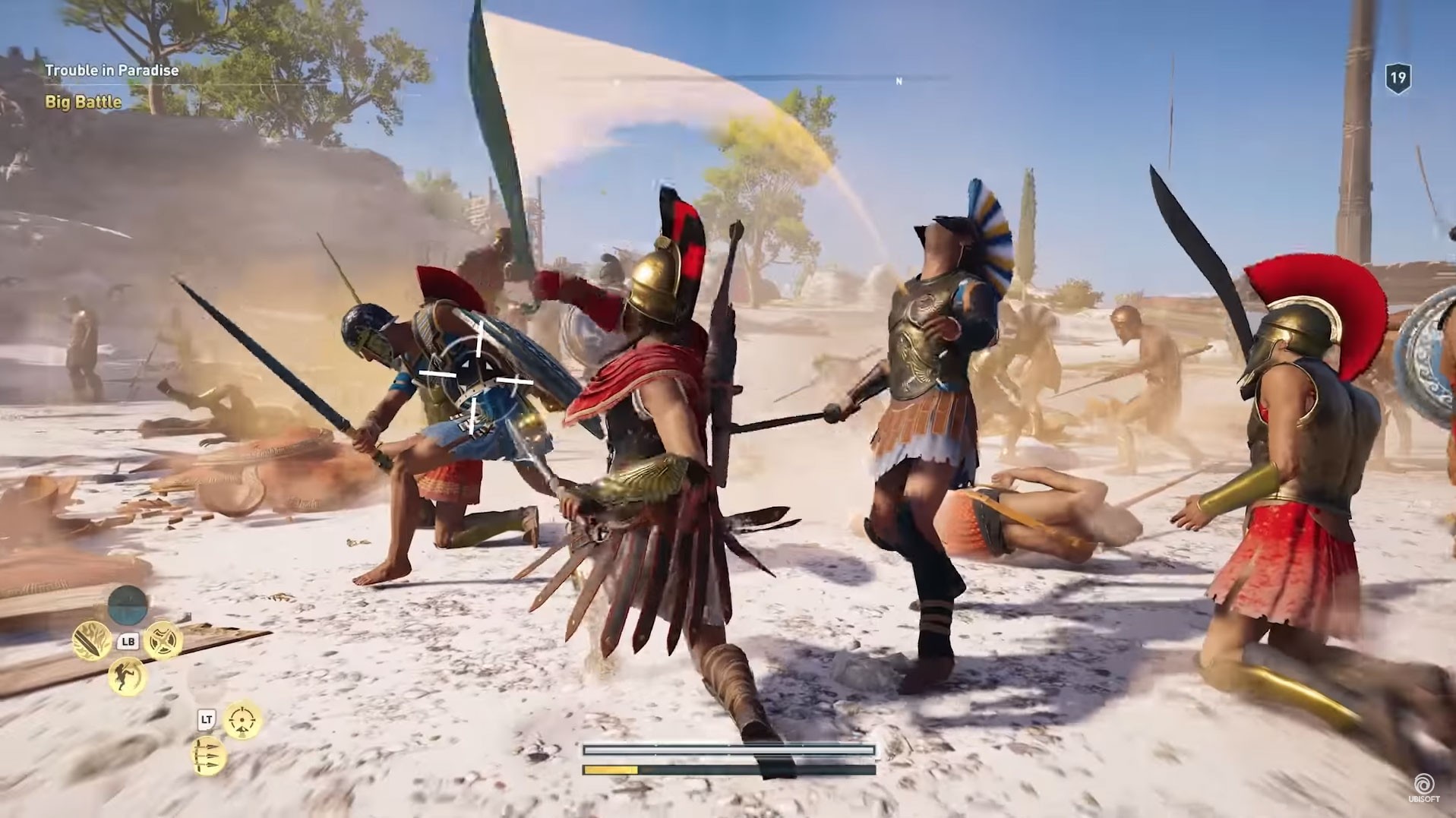Open the Trouble in Paradise quest tracker
1456x818 pixels.
(x=112, y=71)
